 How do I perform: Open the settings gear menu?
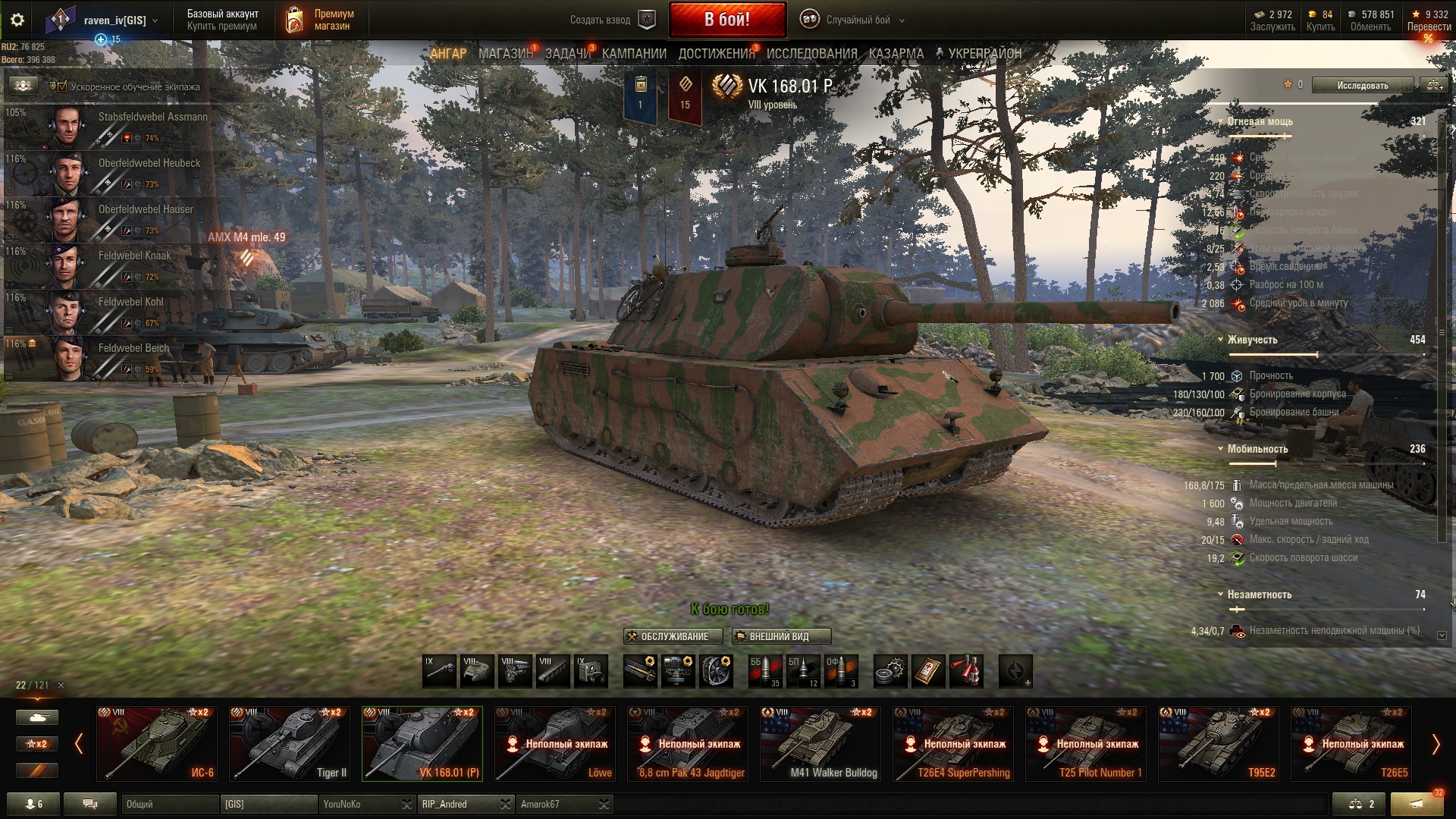click(x=17, y=20)
